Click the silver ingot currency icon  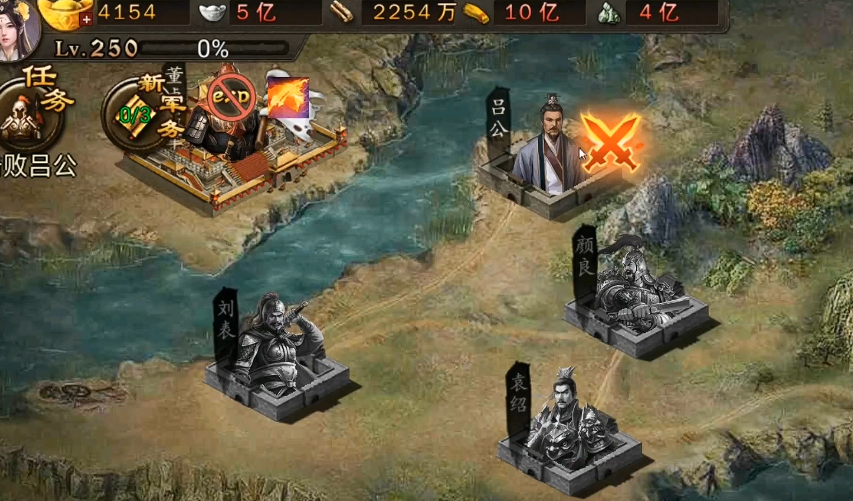click(211, 13)
